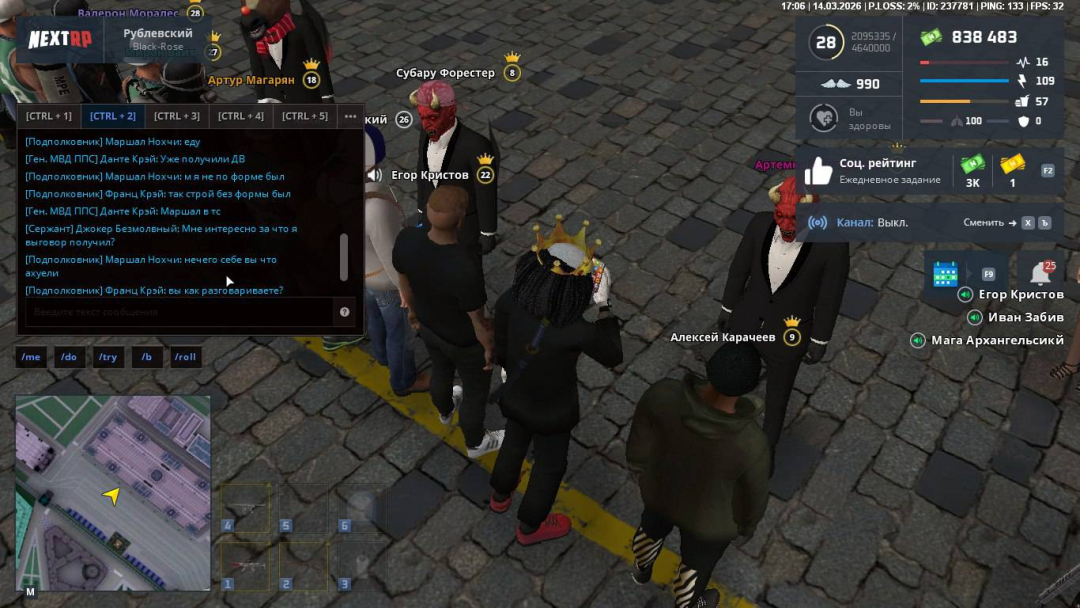
Task: Open the notifications bell
Action: point(1040,272)
